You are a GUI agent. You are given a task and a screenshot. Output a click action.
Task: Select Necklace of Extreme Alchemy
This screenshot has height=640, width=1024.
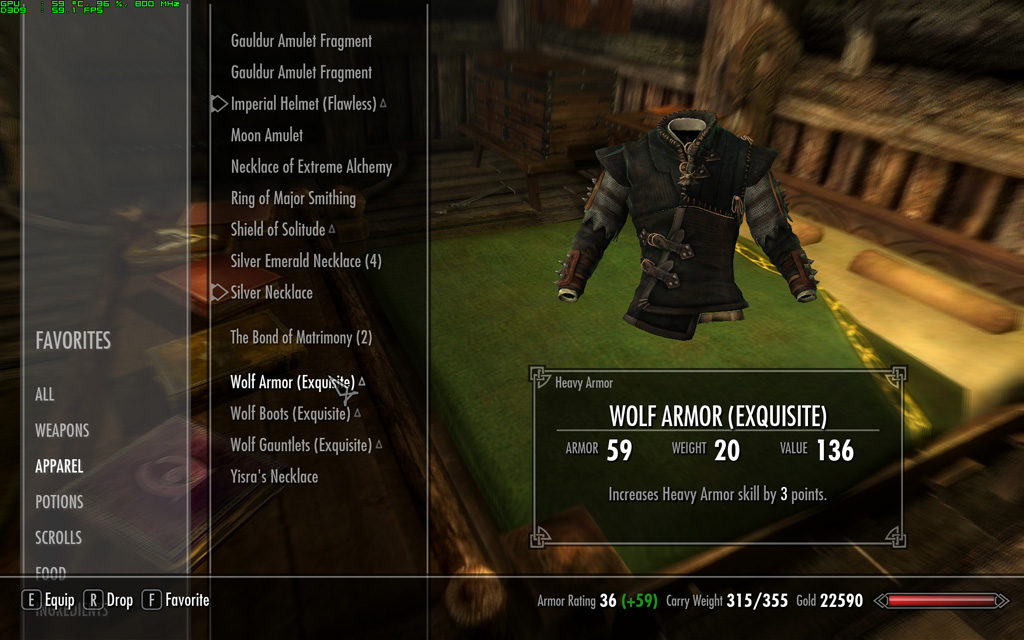point(311,167)
